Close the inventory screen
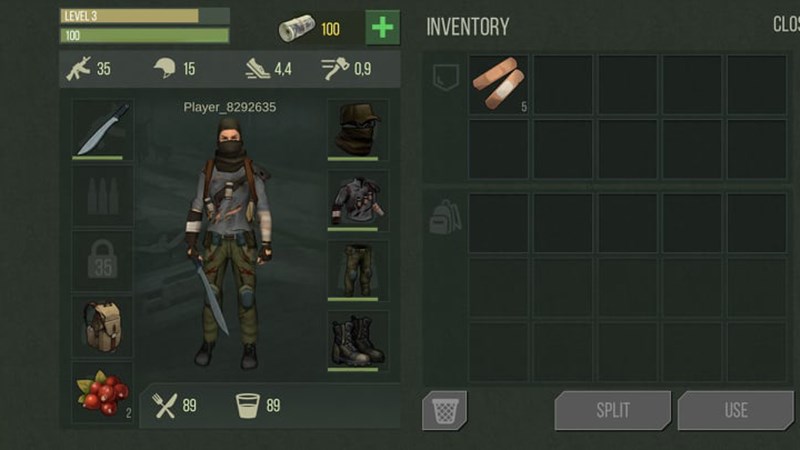 tap(785, 25)
